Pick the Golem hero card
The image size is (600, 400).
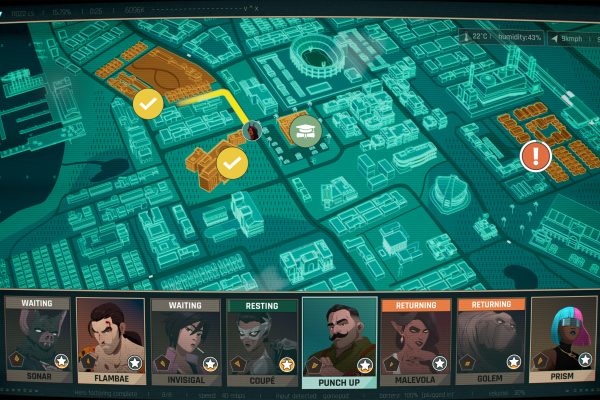point(490,340)
